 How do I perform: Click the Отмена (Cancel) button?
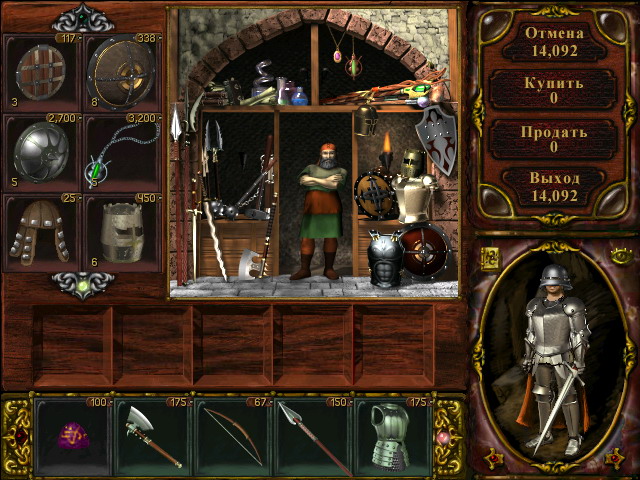tap(553, 39)
